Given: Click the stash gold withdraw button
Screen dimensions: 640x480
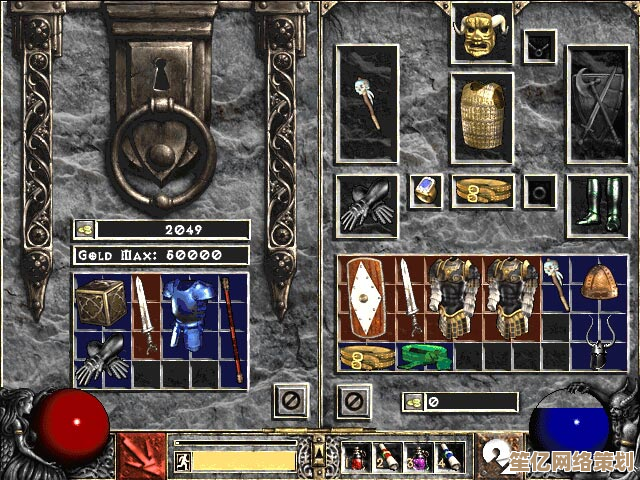Looking at the screenshot, I should pos(86,229).
